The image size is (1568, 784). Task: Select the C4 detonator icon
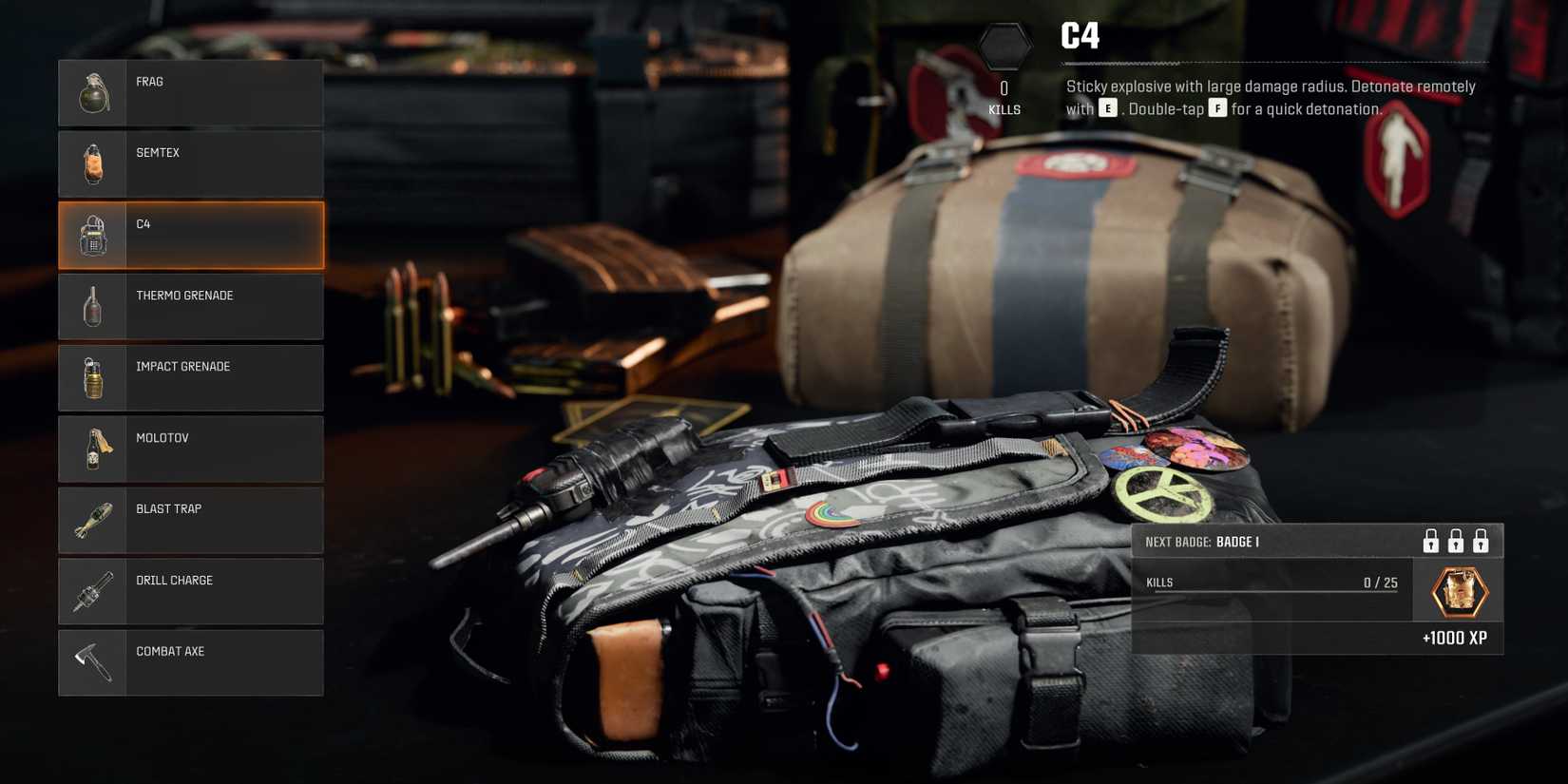tap(92, 235)
